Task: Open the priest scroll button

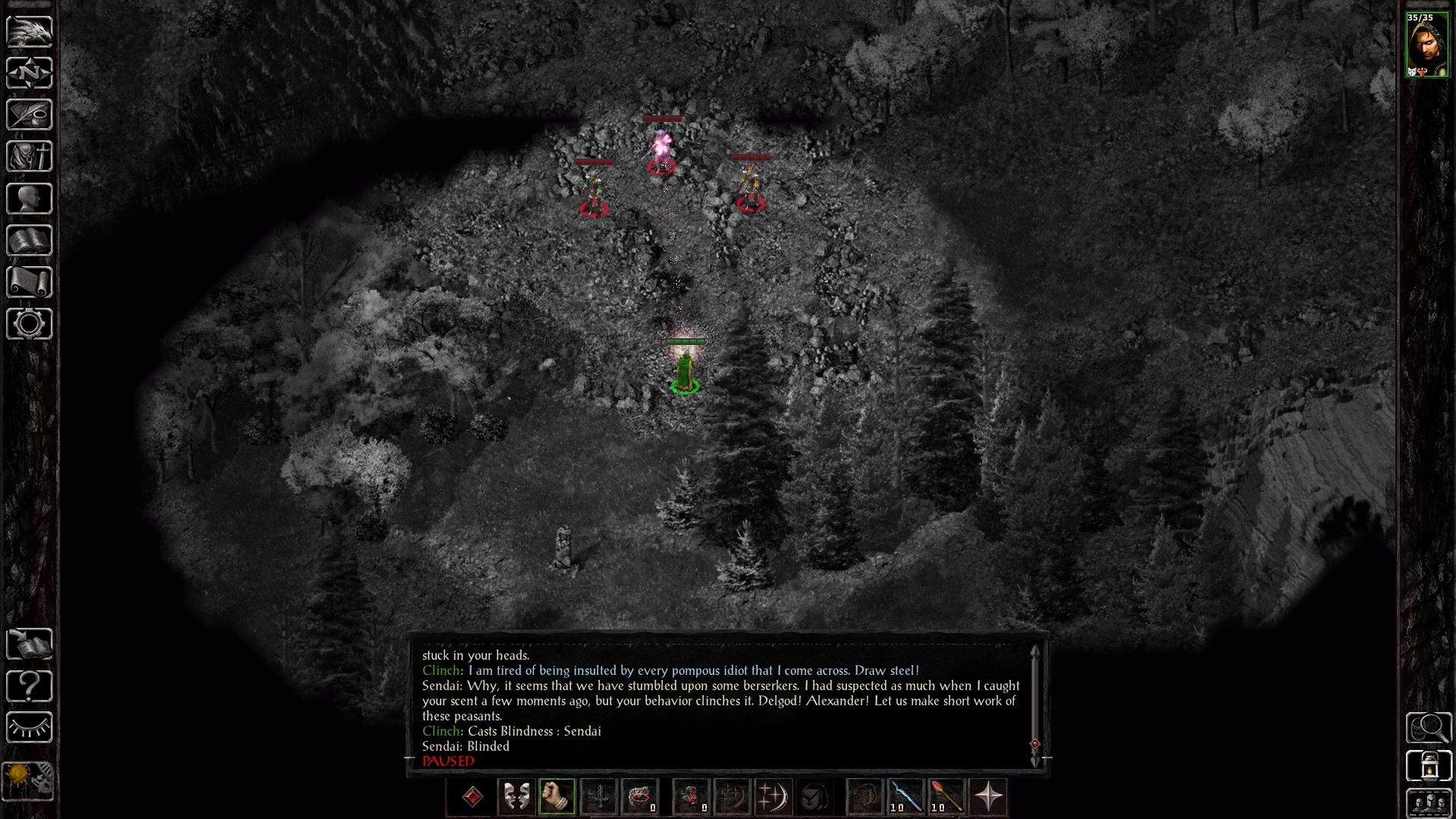Action: 30,282
